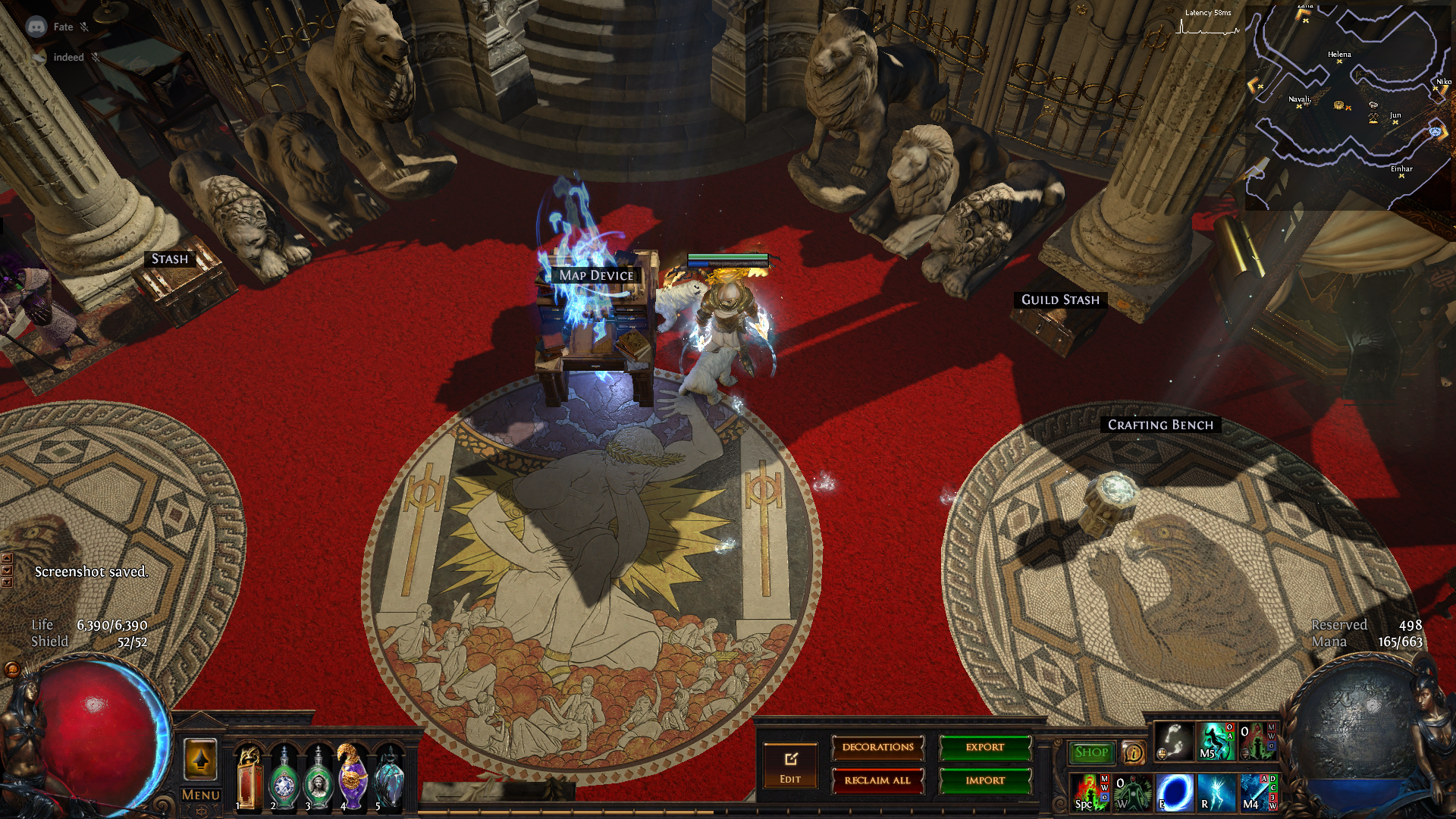The image size is (1456, 819).
Task: Use the red lantern flask in slot 1
Action: pyautogui.click(x=249, y=777)
